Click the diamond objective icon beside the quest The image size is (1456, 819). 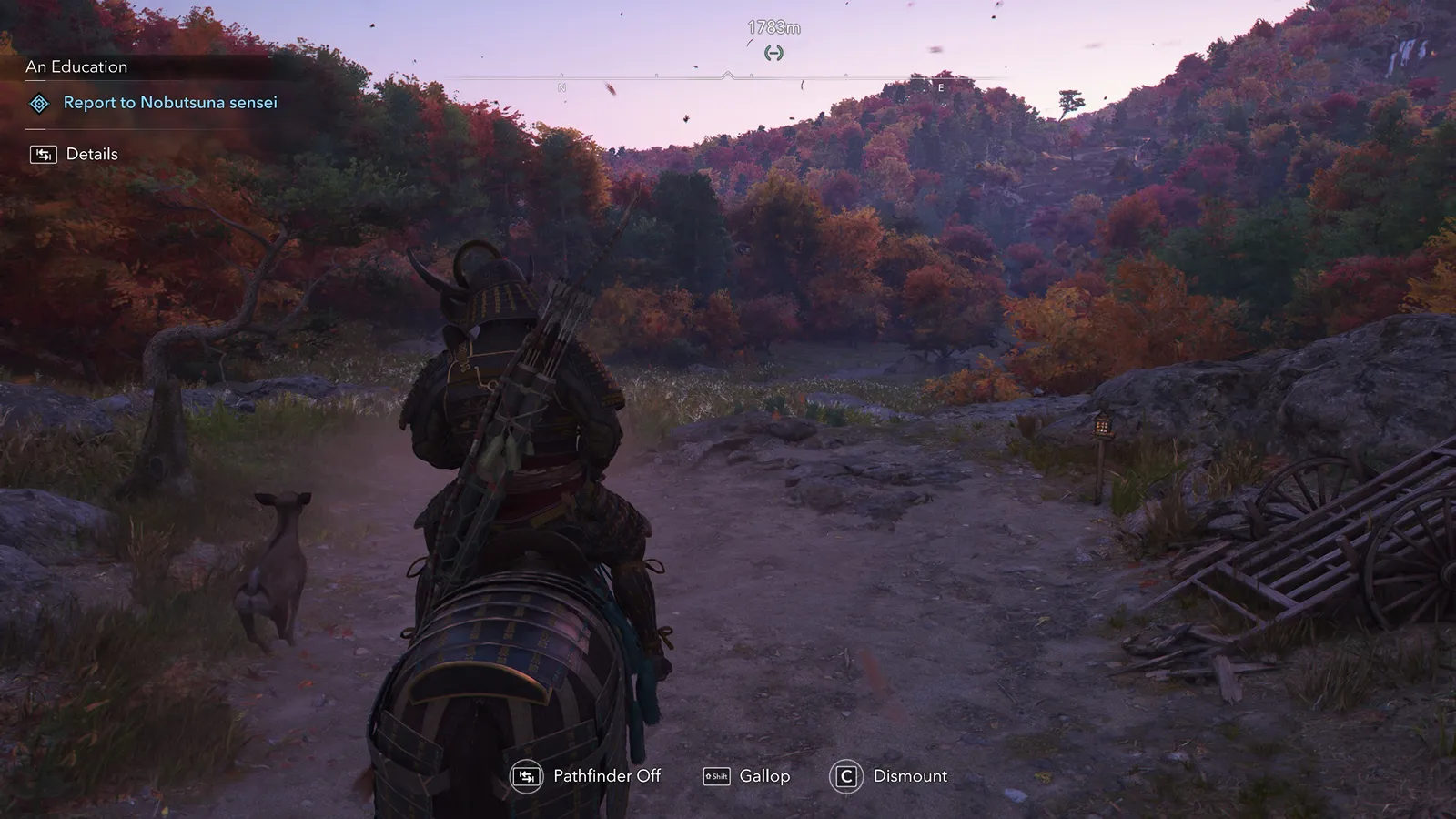[39, 104]
